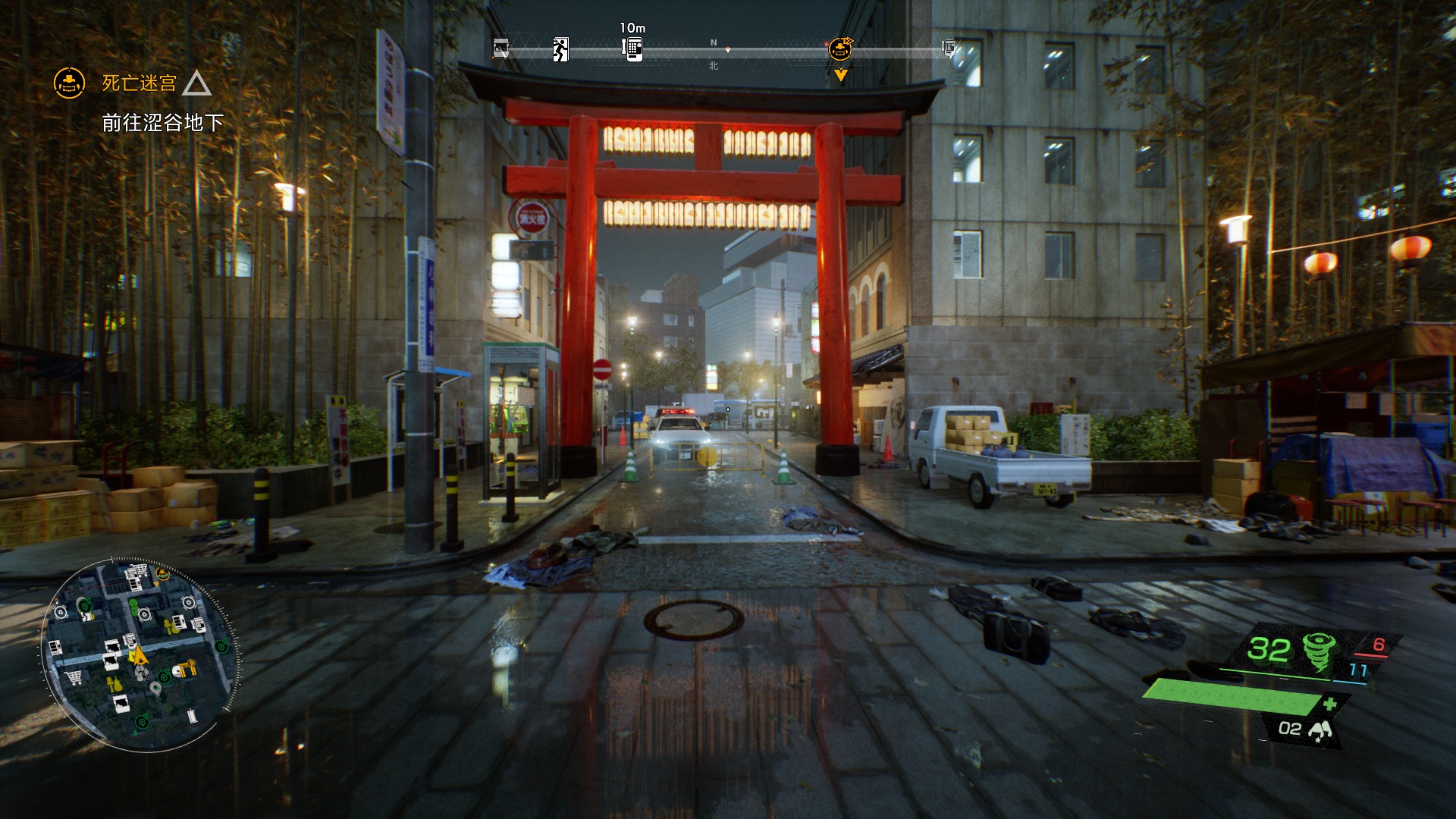Select the 死亡迷宫 quest tracker title
Image resolution: width=1456 pixels, height=819 pixels.
140,83
